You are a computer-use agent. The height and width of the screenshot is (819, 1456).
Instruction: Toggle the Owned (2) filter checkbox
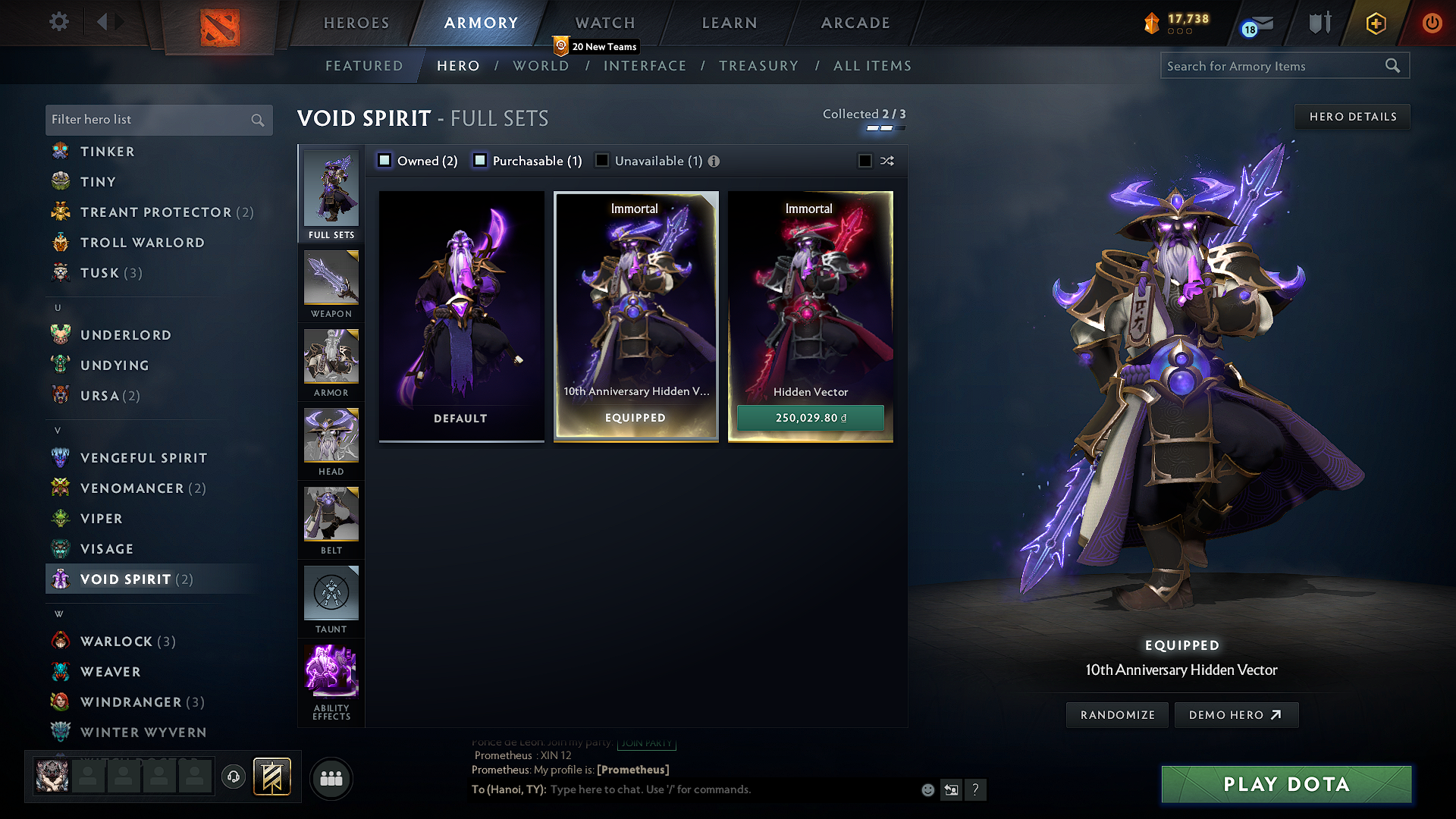384,160
